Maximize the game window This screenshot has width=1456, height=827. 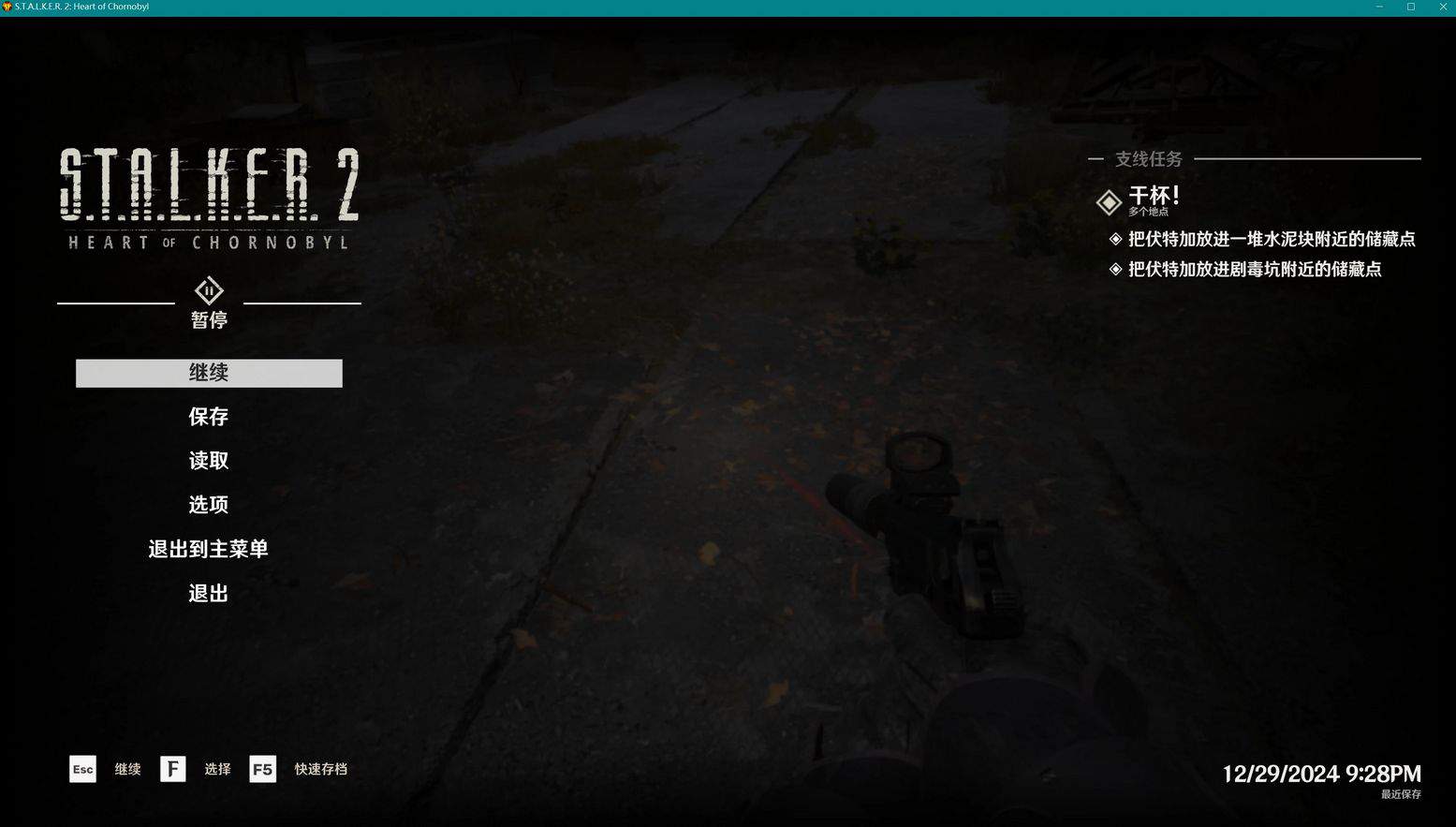[x=1411, y=7]
